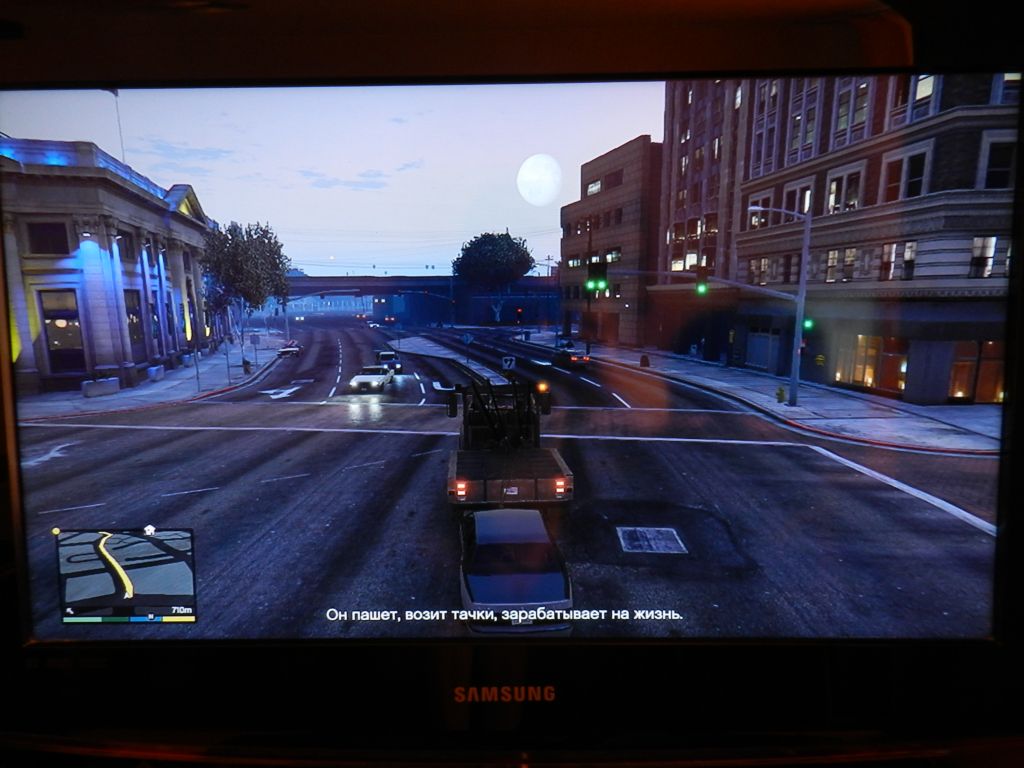The image size is (1024, 768).
Task: Select the white house marker on the minimap
Action: click(149, 530)
